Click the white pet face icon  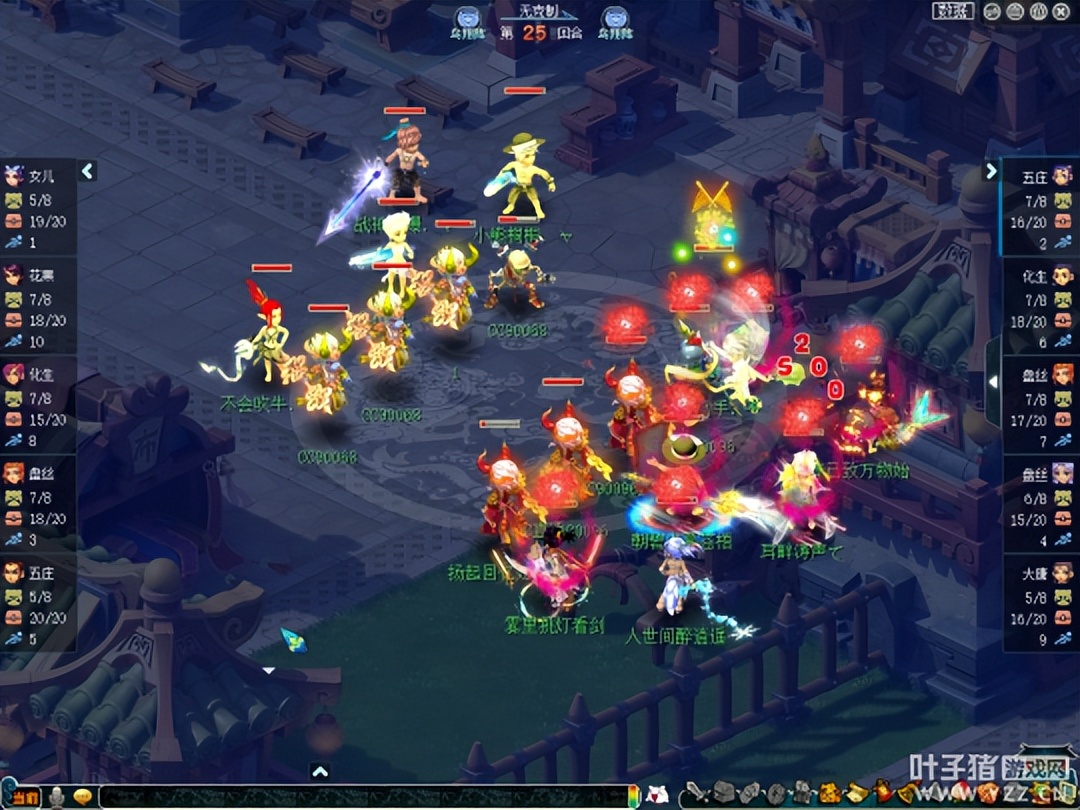click(x=656, y=794)
